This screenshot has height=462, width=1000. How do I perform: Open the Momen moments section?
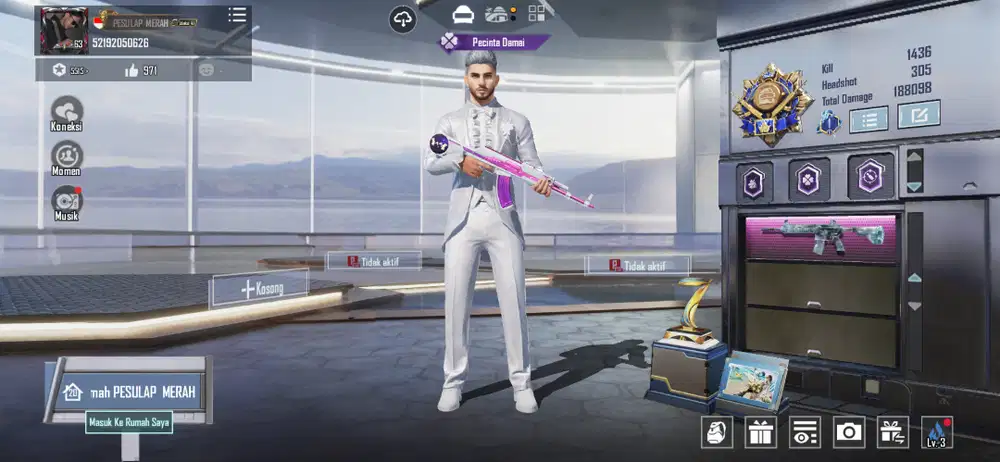point(67,156)
